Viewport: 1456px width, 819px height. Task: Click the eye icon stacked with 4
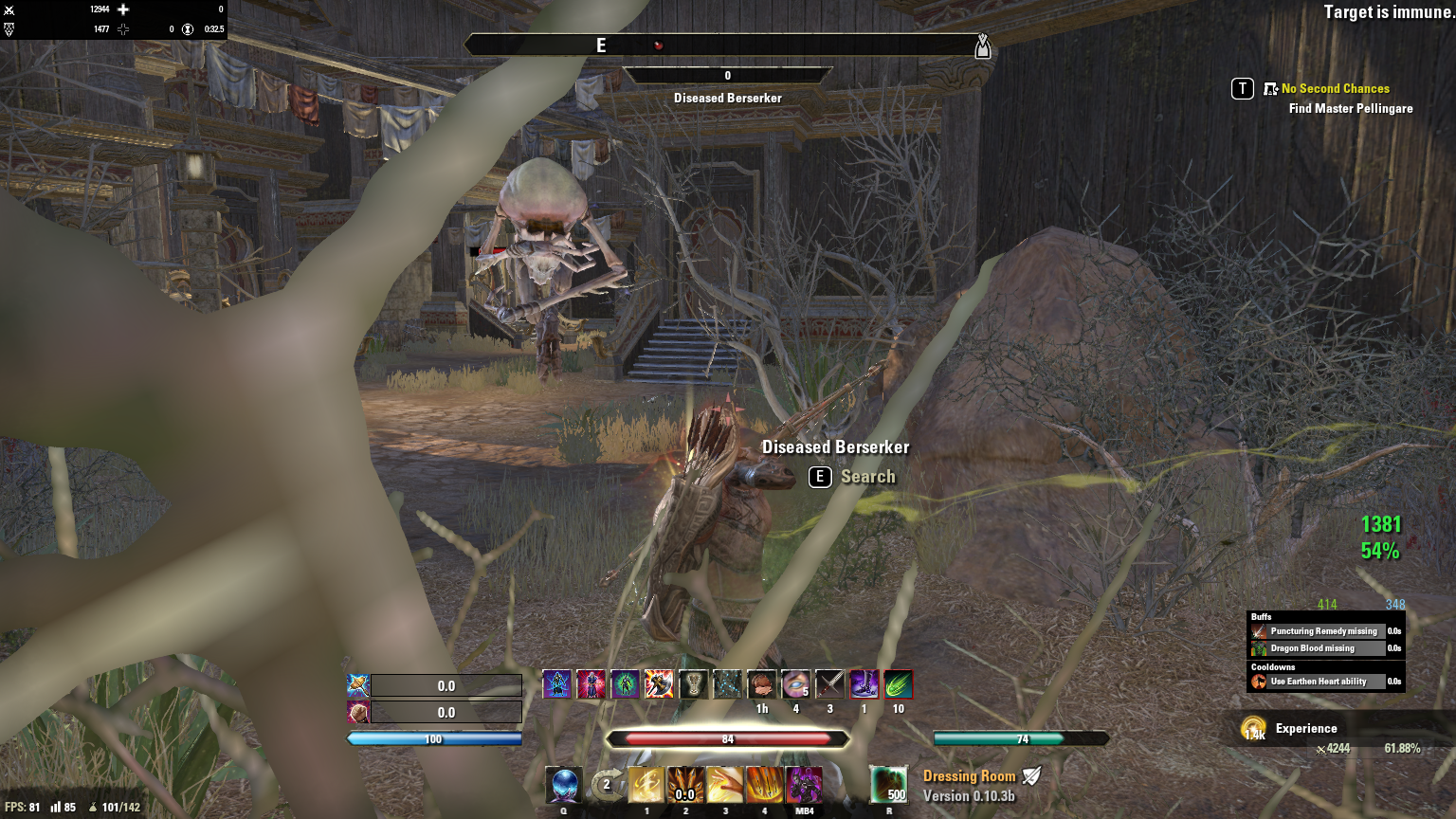pyautogui.click(x=795, y=684)
